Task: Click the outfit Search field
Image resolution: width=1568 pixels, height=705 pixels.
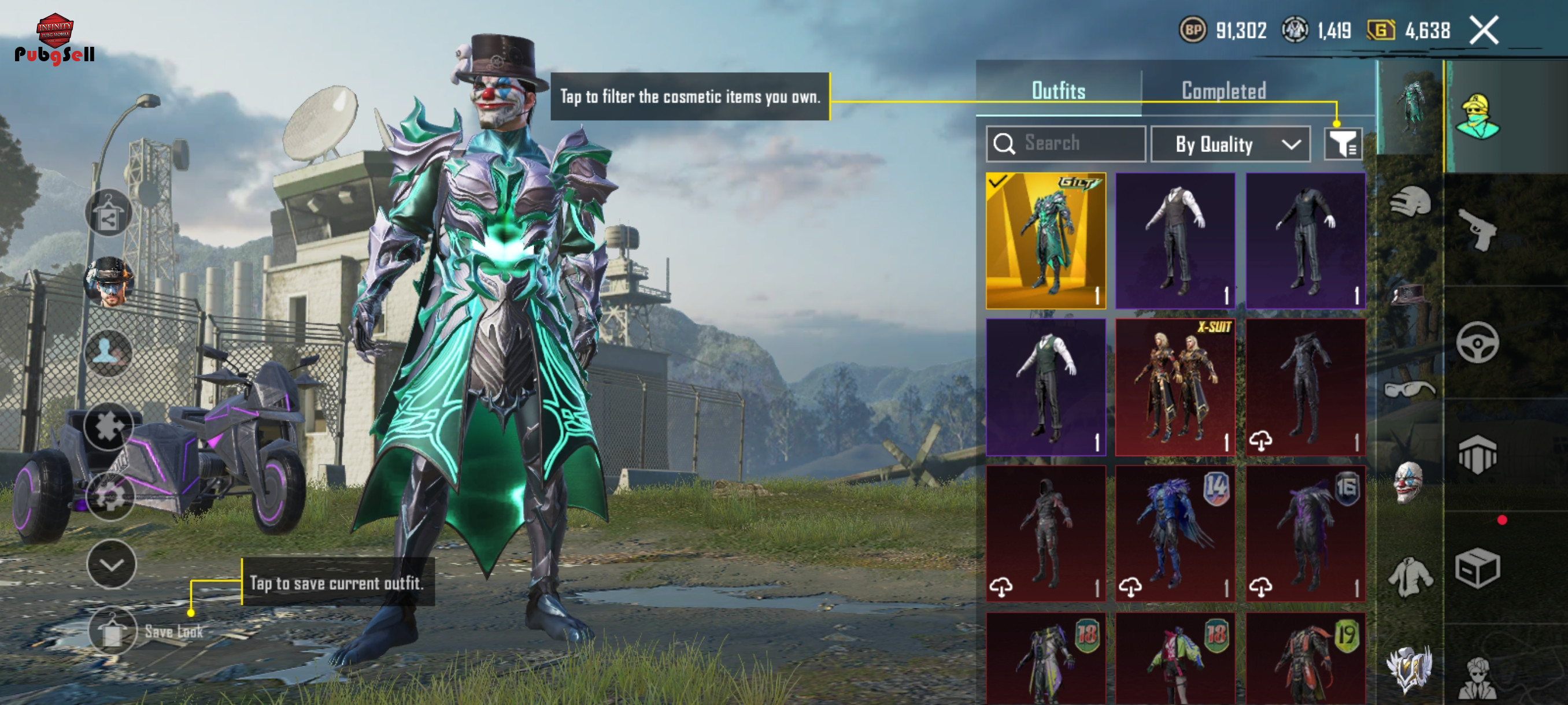Action: click(1066, 144)
